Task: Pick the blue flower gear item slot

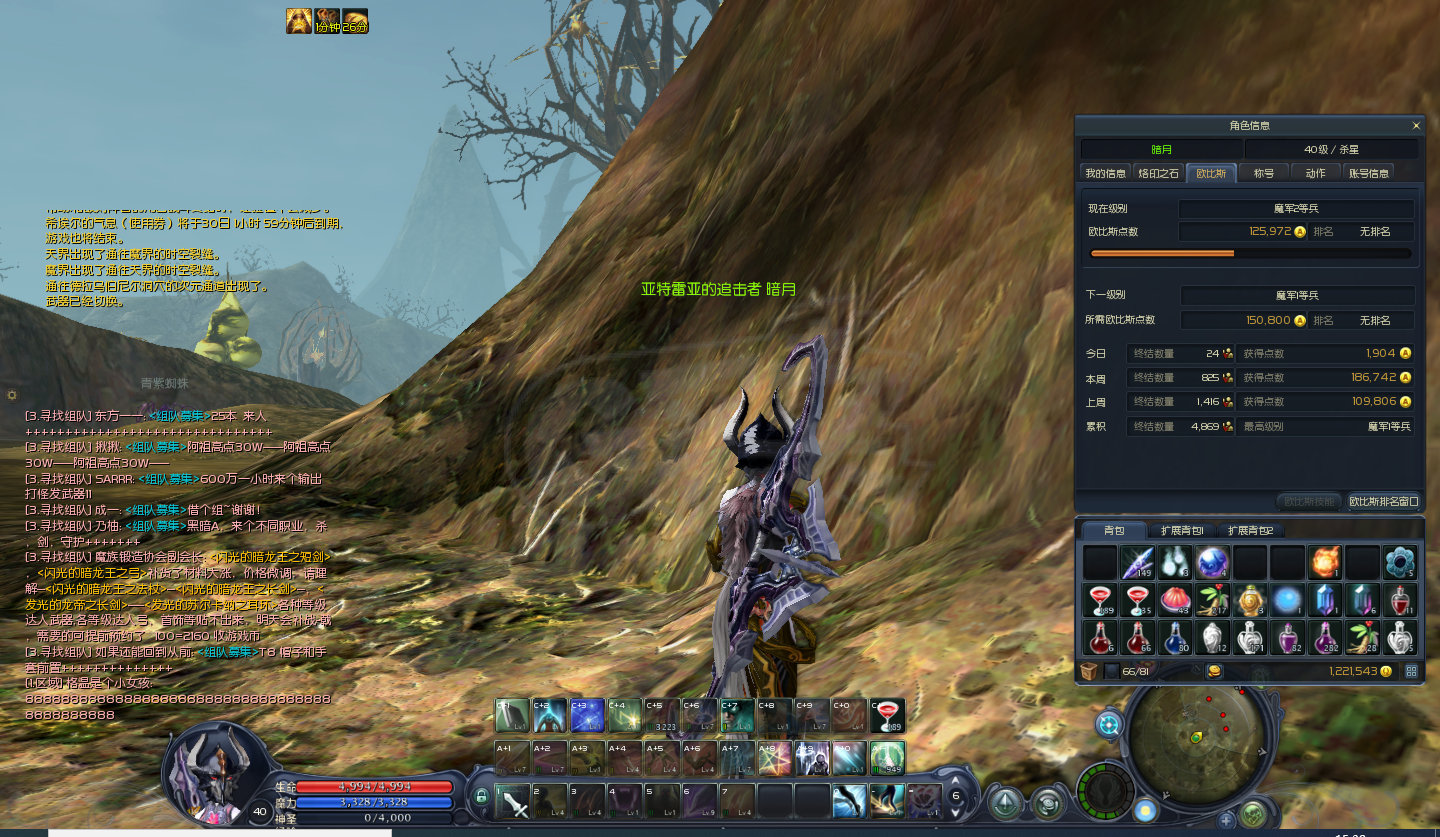Action: coord(1399,562)
